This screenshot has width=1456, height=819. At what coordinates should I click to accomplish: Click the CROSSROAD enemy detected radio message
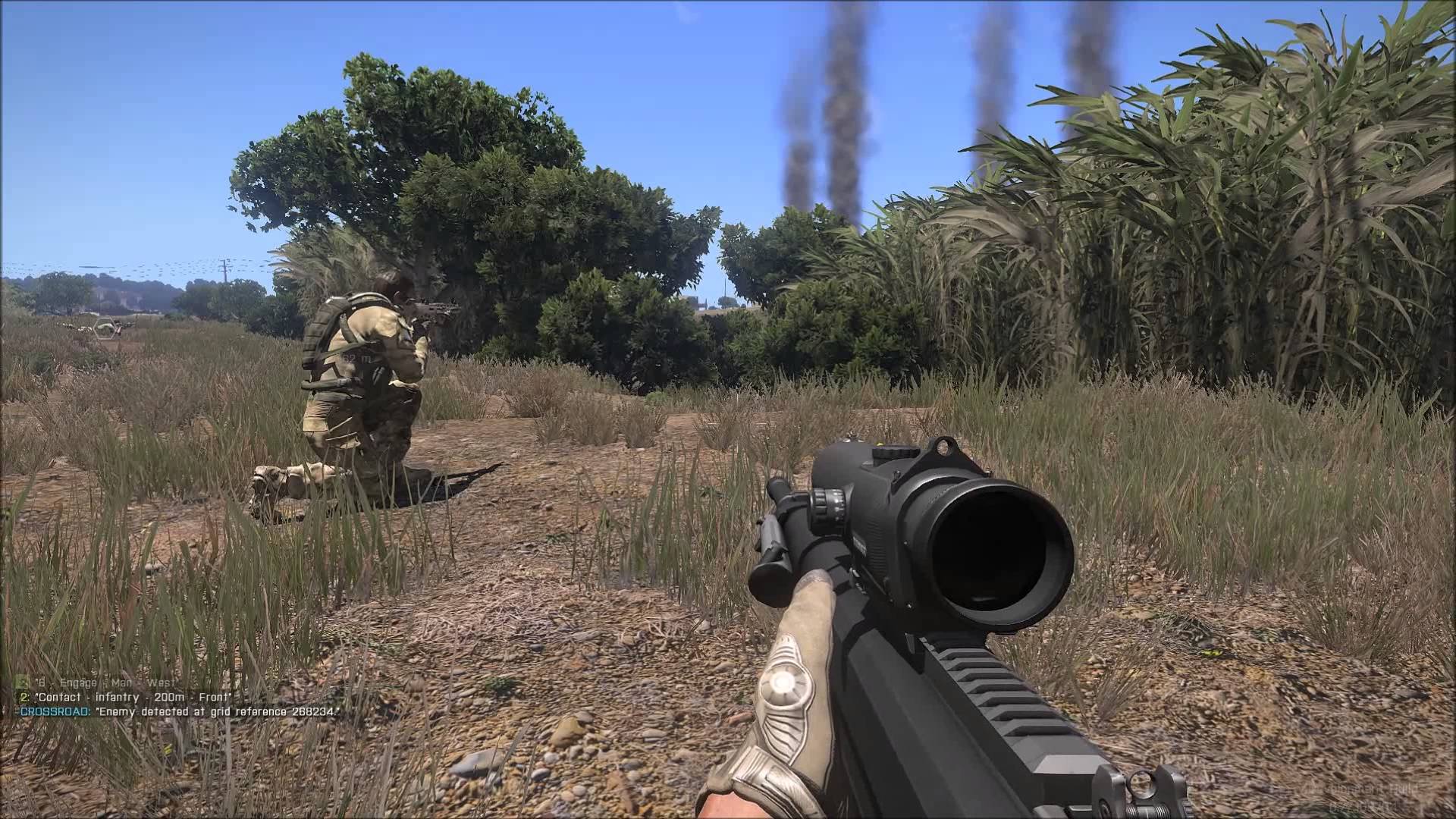[x=178, y=711]
